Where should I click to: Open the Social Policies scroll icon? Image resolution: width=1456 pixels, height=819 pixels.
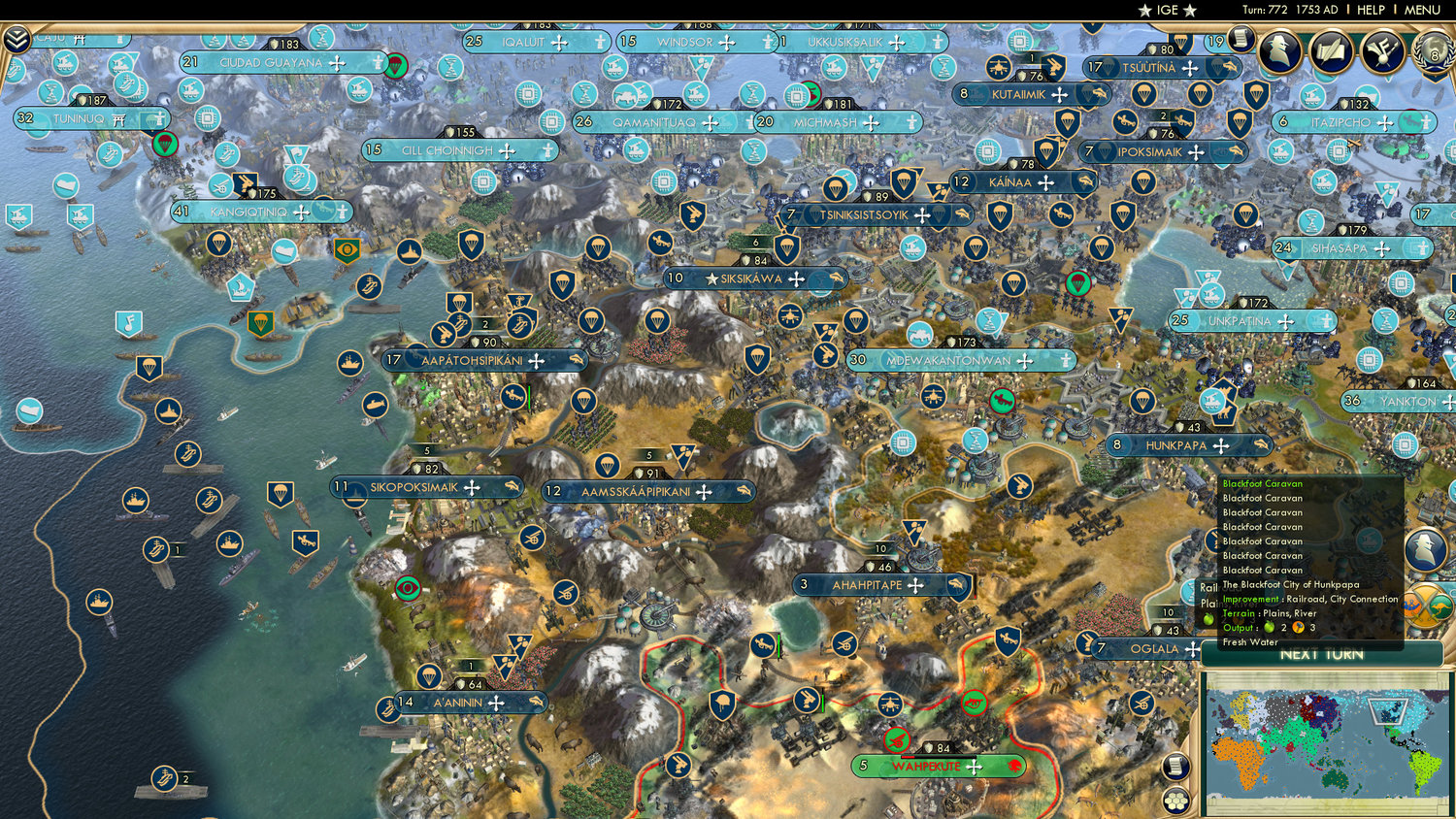[x=1333, y=50]
